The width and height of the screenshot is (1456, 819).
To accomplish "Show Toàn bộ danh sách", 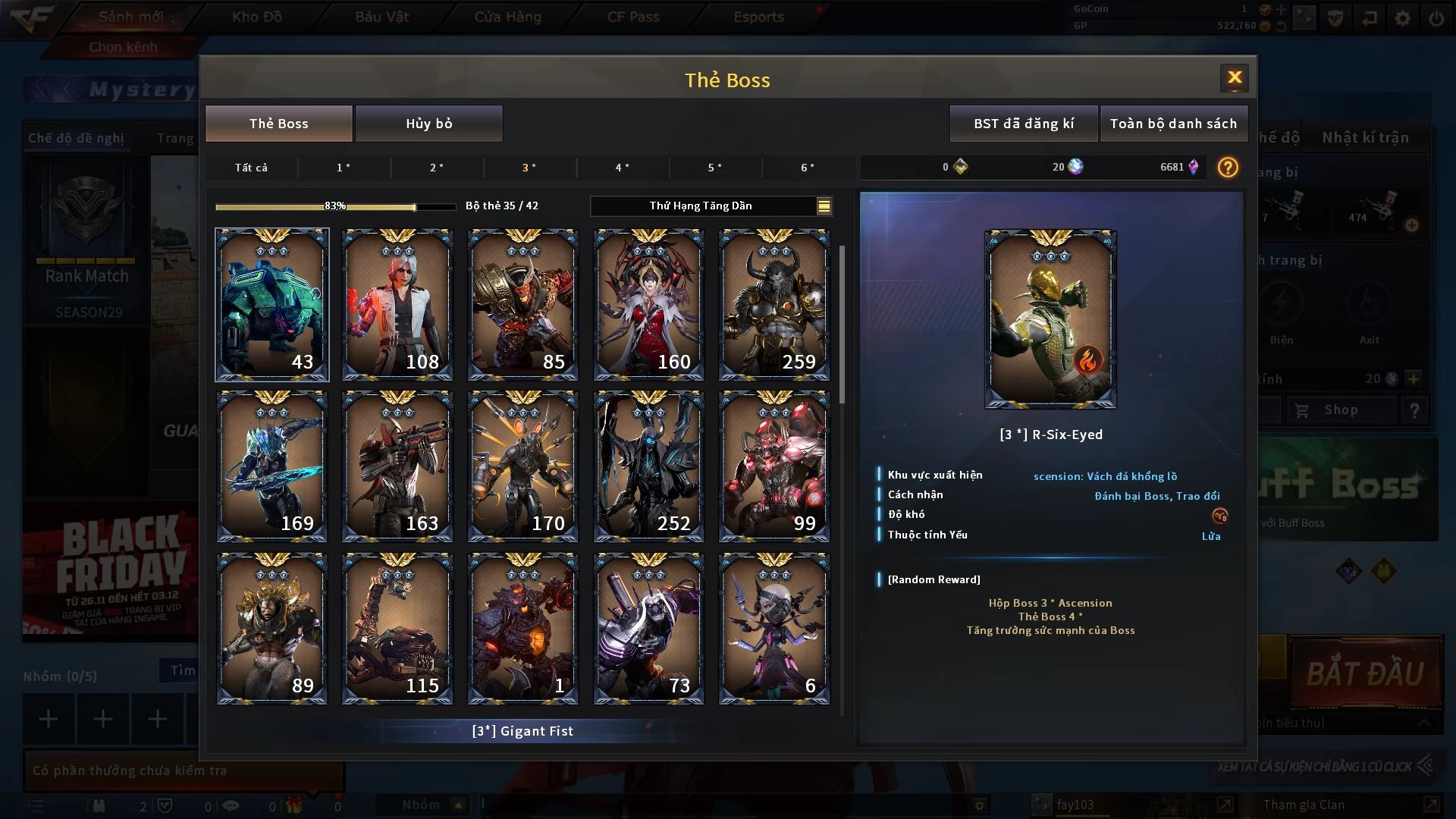I will pos(1173,124).
